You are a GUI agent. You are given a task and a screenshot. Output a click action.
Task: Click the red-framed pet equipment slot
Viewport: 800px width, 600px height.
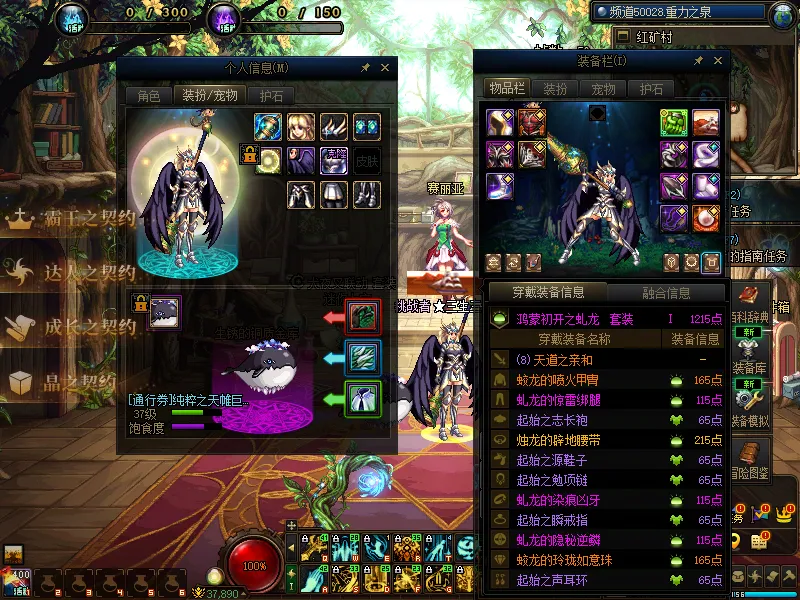coord(361,317)
